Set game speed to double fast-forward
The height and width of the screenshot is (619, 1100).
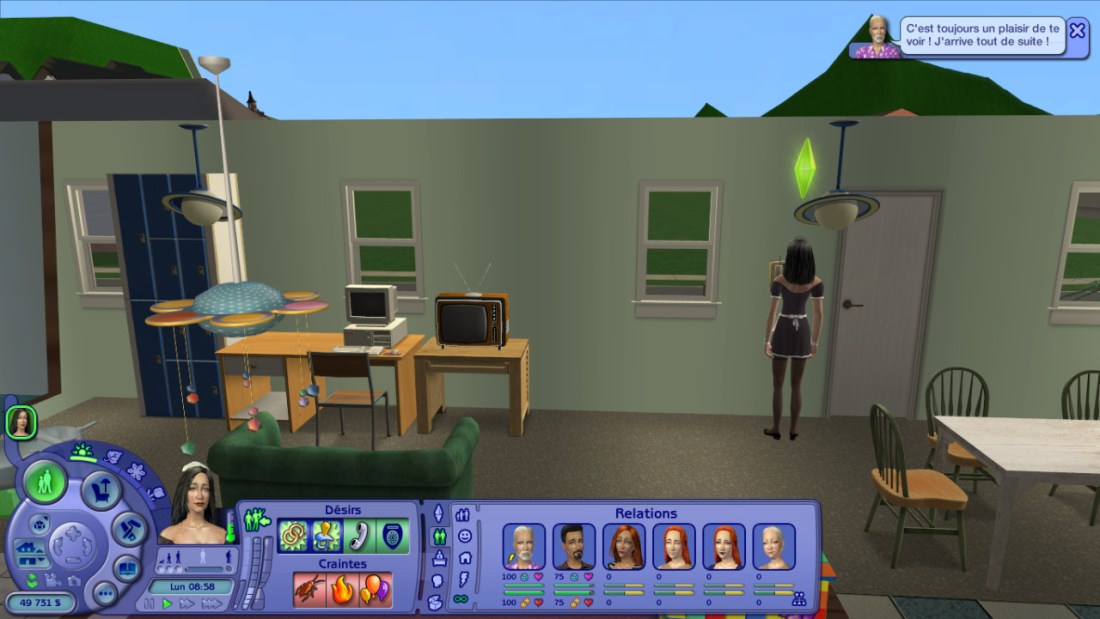186,604
